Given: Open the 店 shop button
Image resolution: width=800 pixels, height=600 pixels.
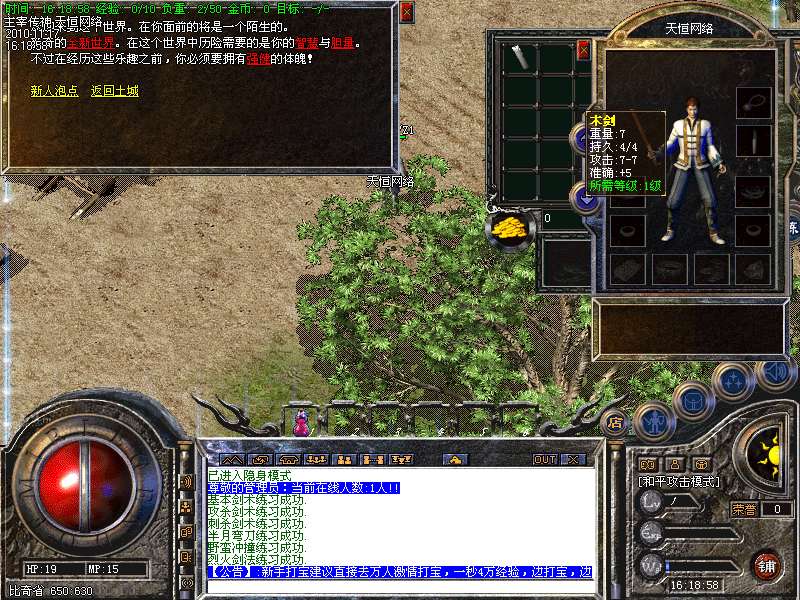Looking at the screenshot, I should click(617, 421).
